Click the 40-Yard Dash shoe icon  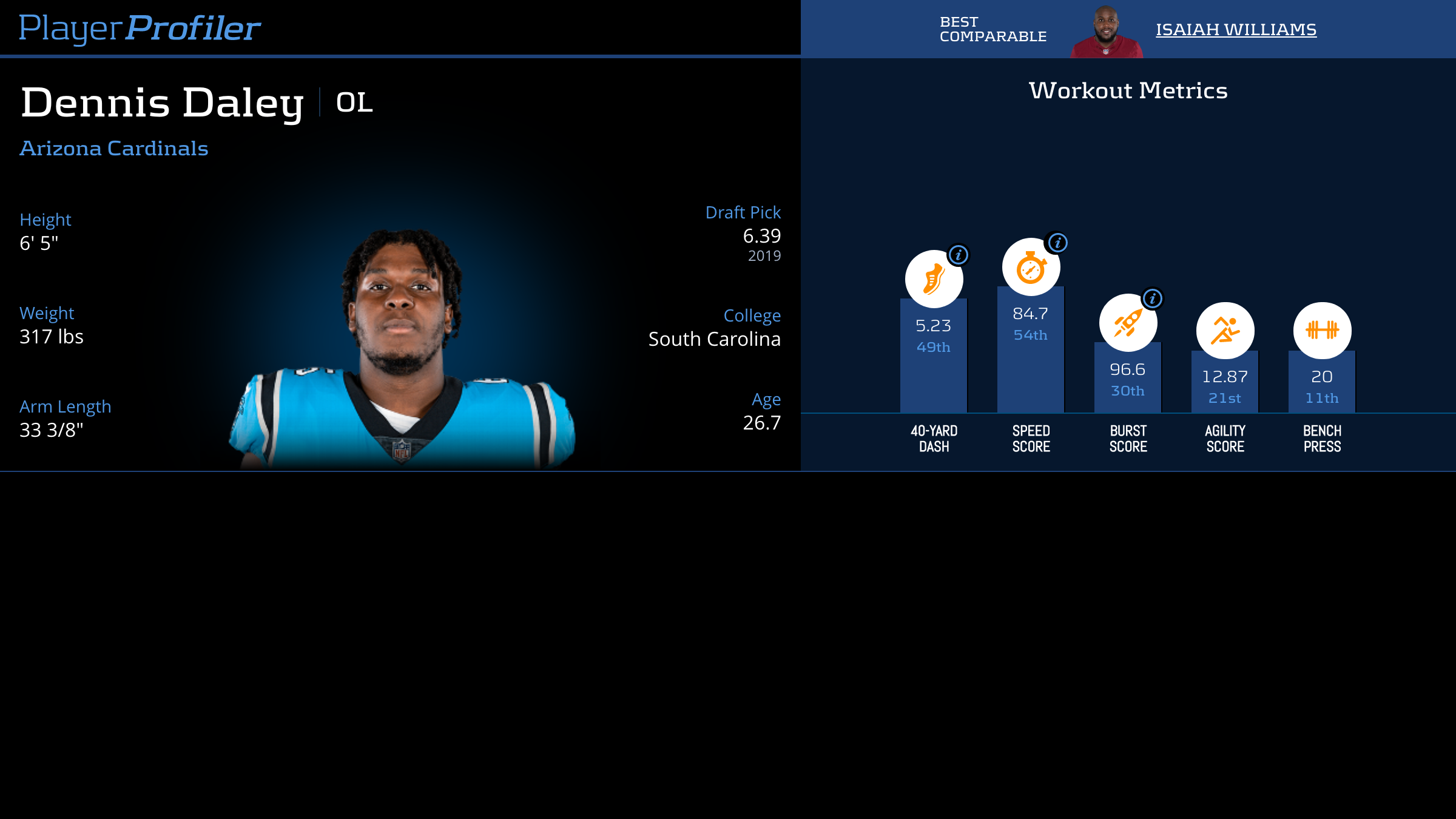coord(933,280)
